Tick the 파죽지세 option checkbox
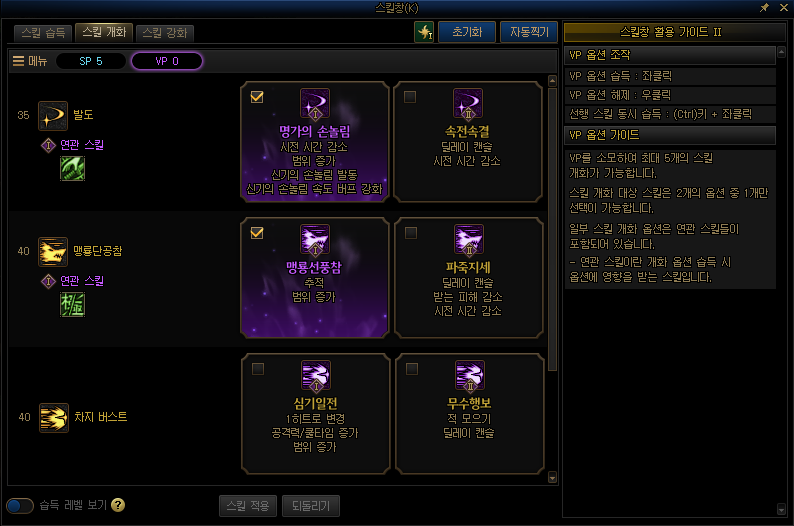Viewport: 794px width, 526px height. click(410, 233)
